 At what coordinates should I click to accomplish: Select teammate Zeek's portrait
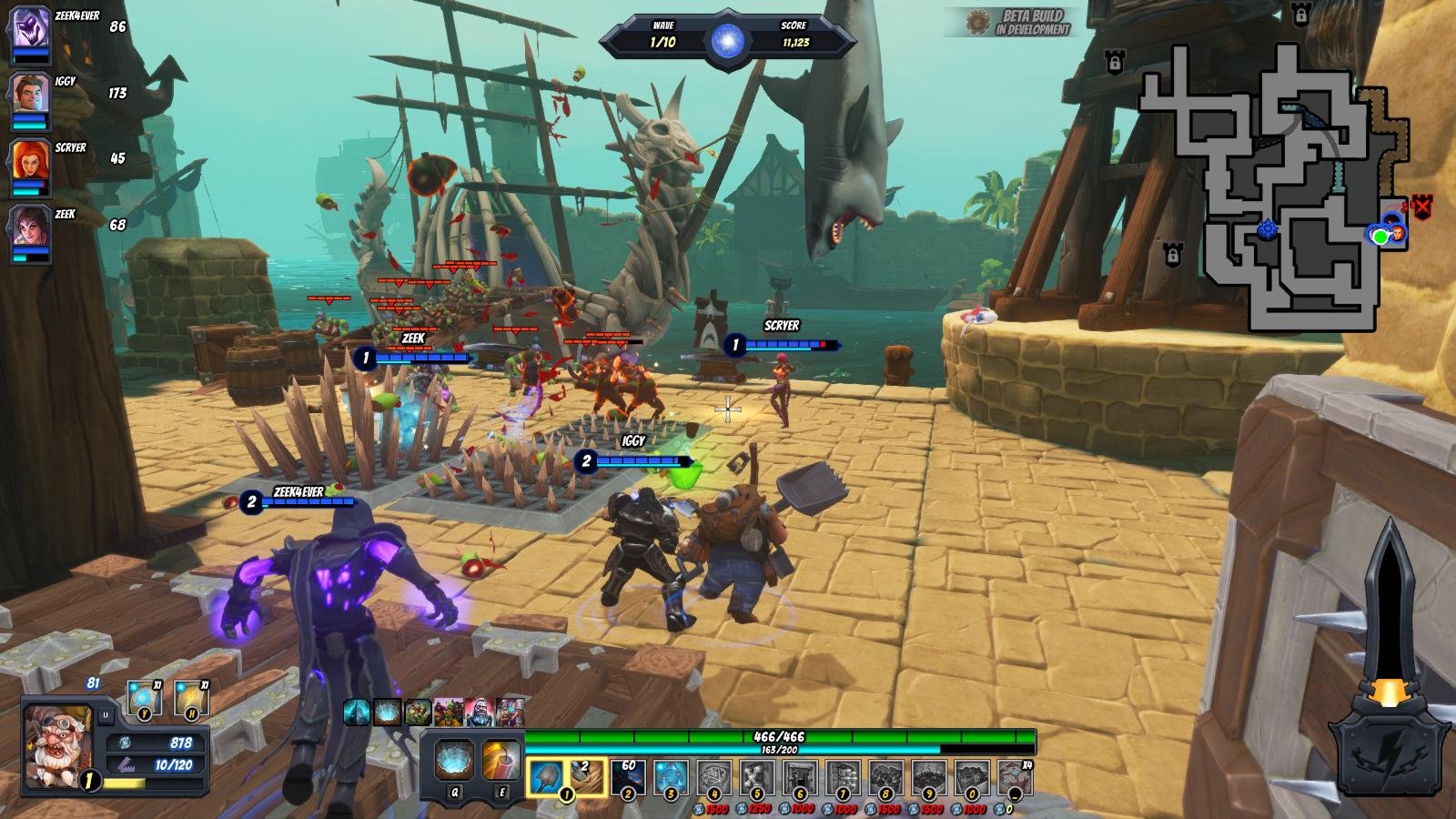point(29,227)
